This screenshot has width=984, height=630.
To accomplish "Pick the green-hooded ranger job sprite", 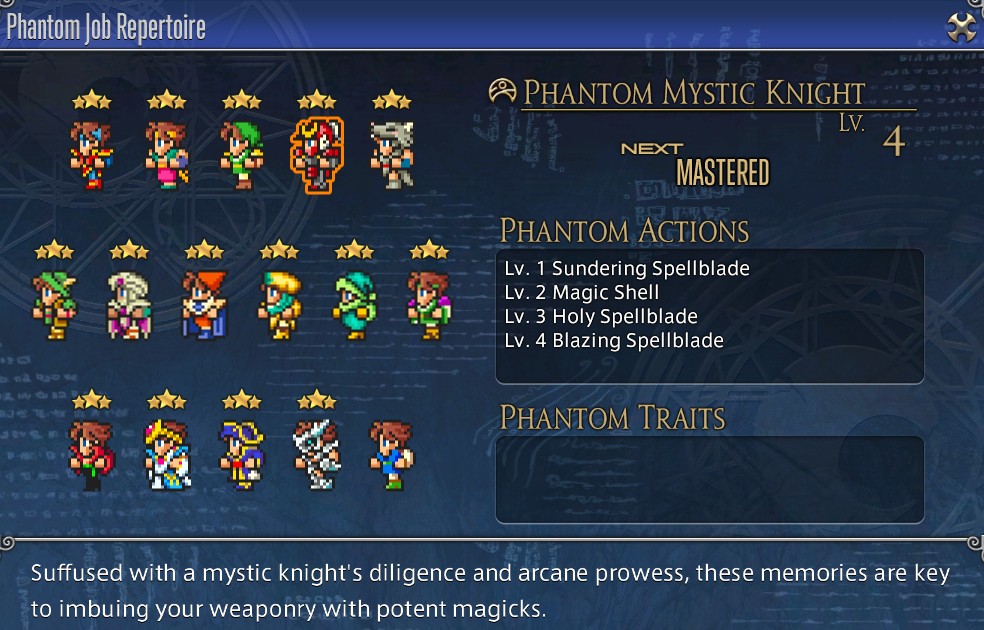I will click(241, 155).
